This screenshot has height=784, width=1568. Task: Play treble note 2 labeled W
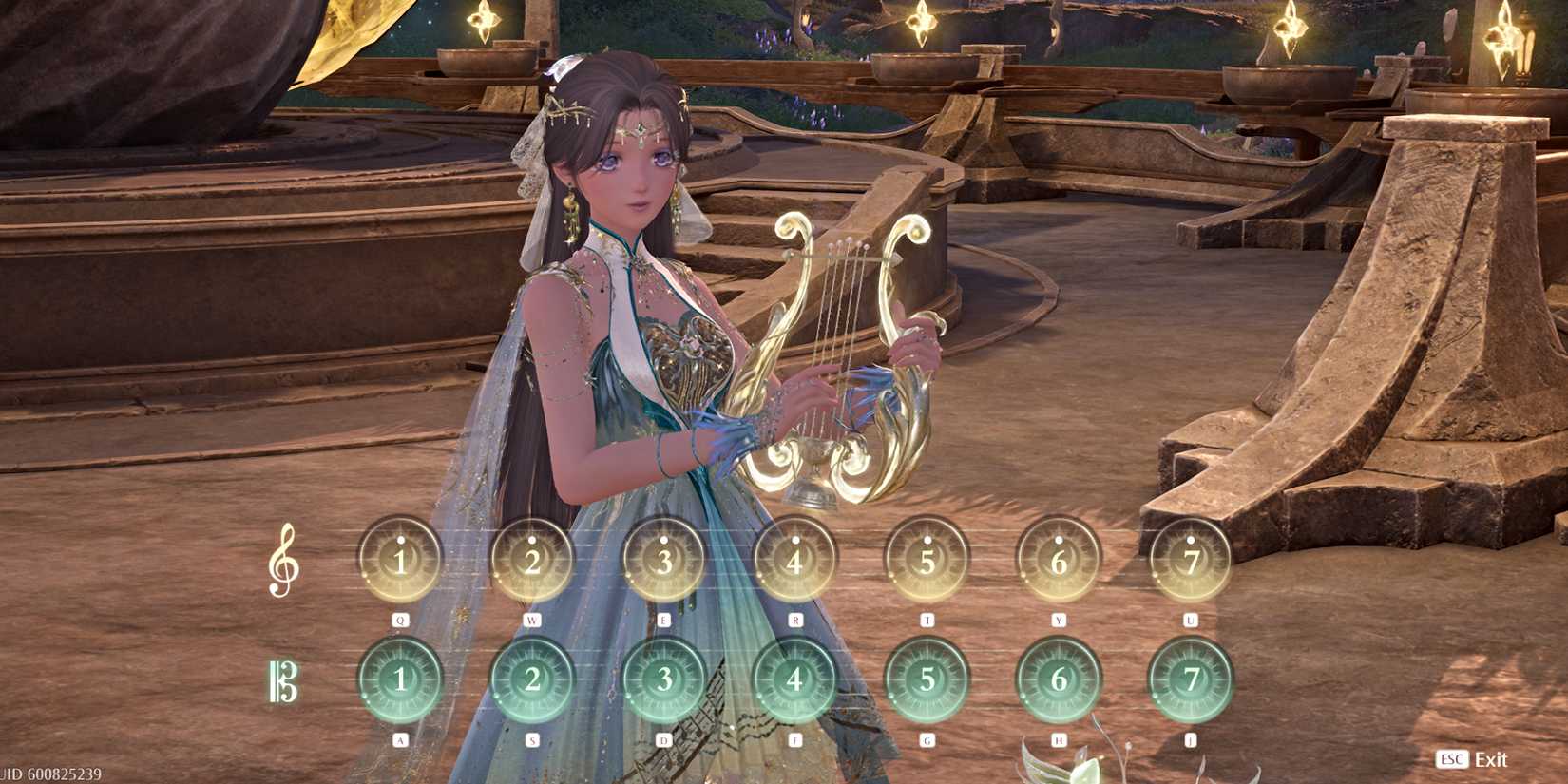tap(530, 559)
